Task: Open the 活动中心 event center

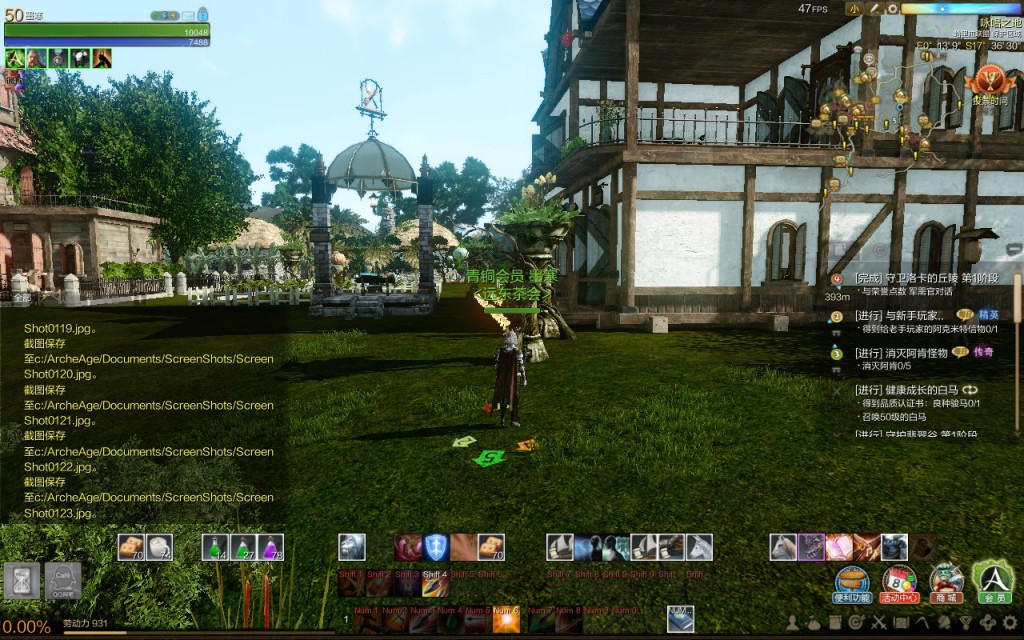Action: 899,580
